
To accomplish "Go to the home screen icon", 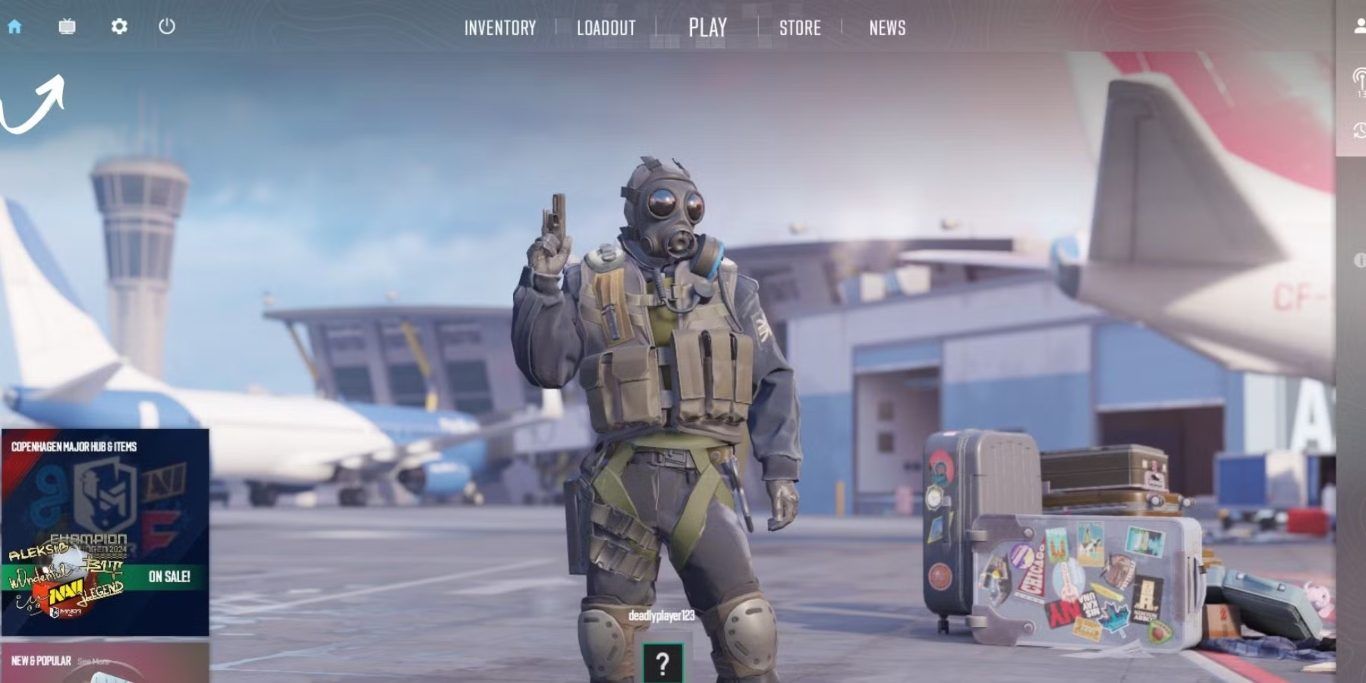I will (14, 27).
